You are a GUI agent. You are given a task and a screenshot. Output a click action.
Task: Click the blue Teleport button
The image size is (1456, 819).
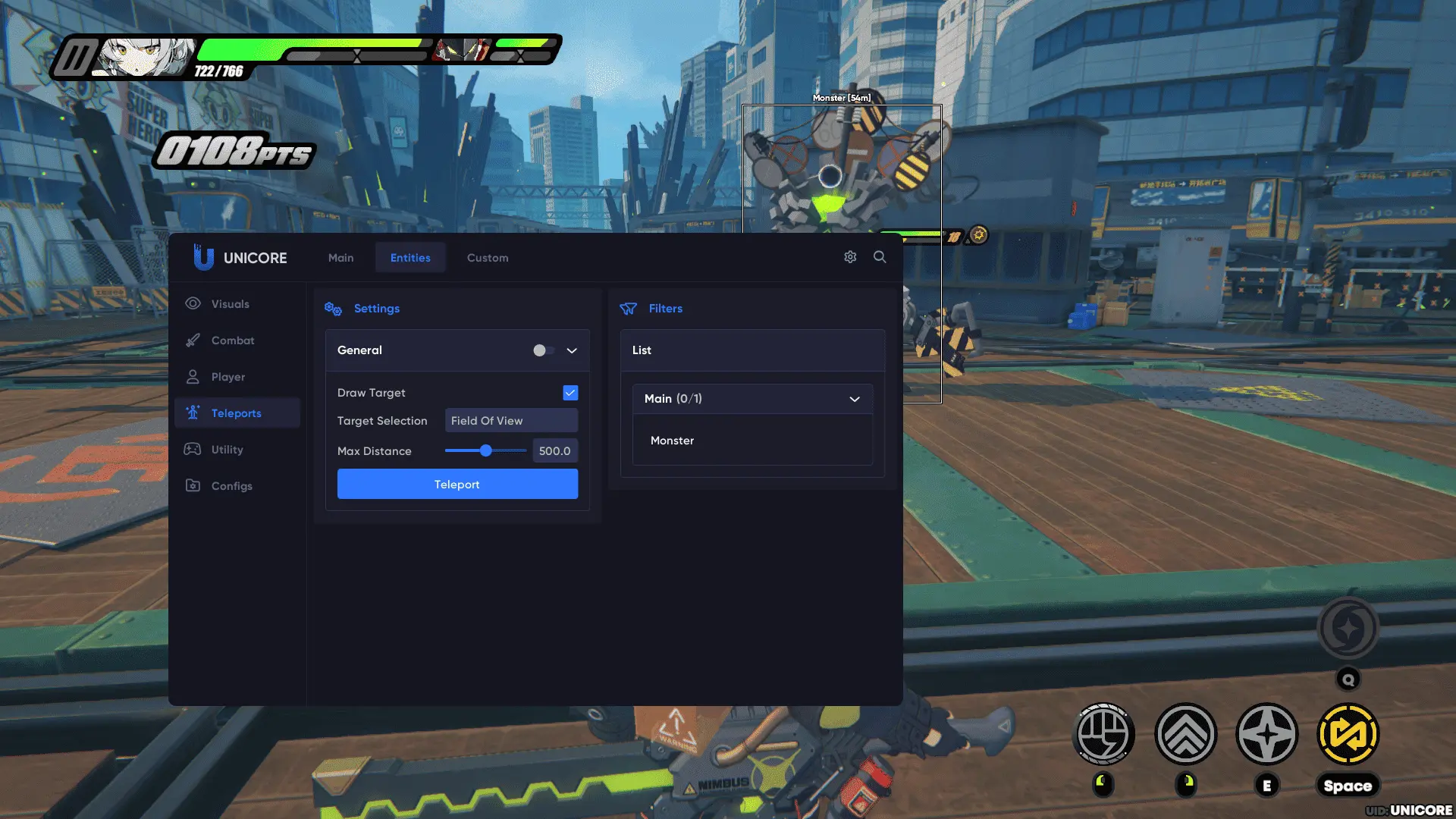(457, 485)
